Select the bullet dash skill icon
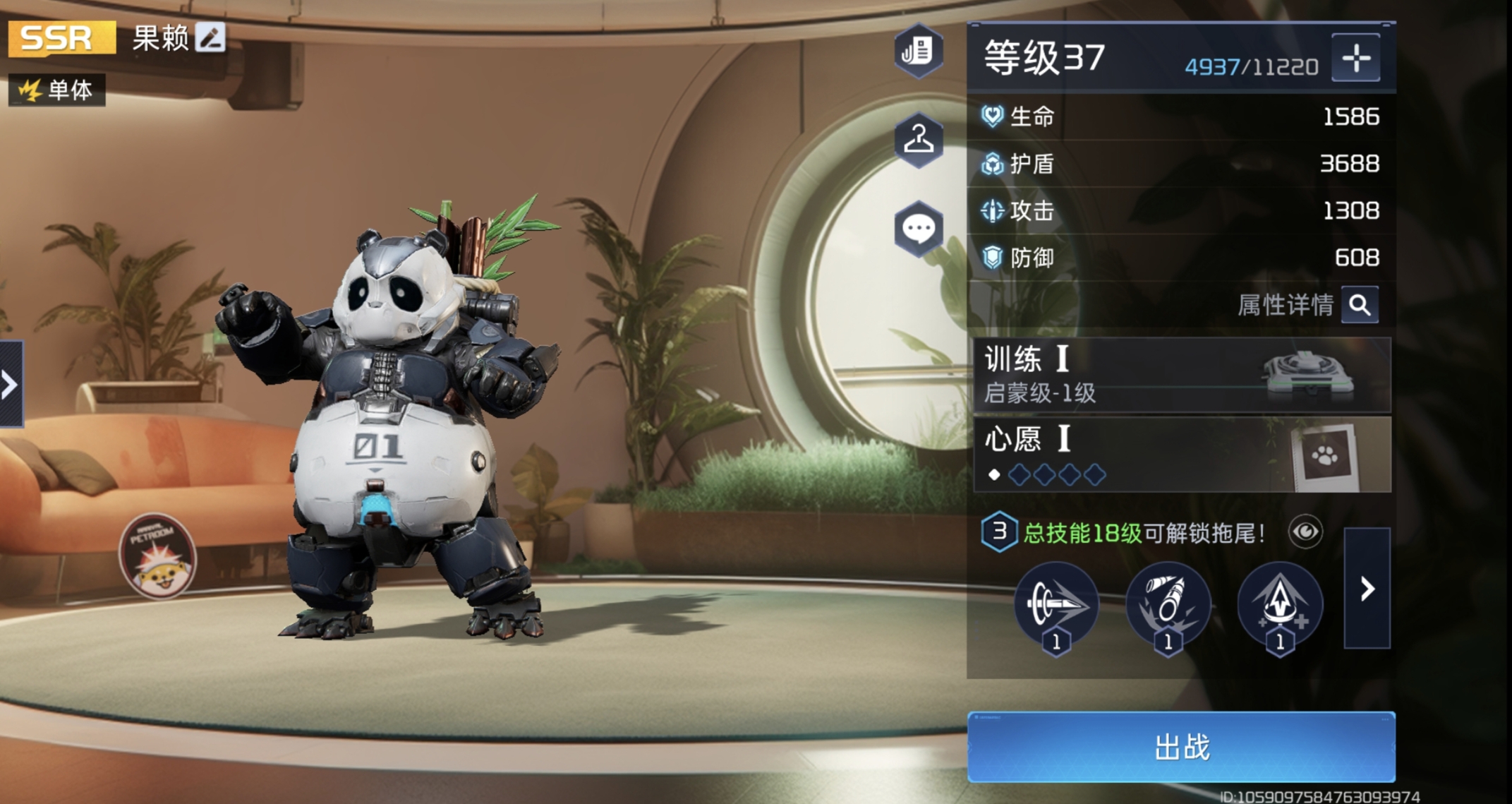1512x804 pixels. point(1056,605)
